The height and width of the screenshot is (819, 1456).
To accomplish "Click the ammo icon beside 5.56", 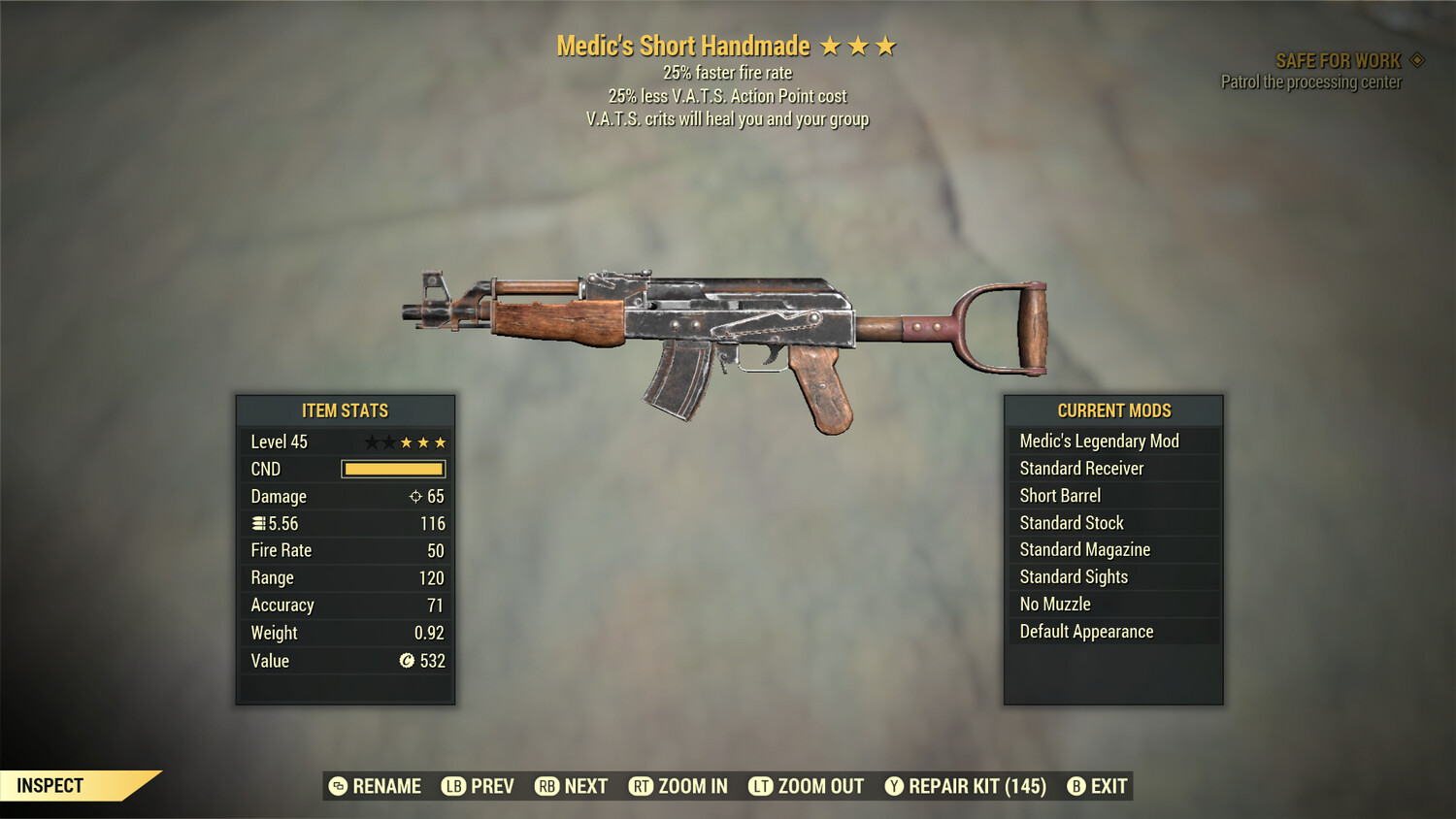I will 258,523.
